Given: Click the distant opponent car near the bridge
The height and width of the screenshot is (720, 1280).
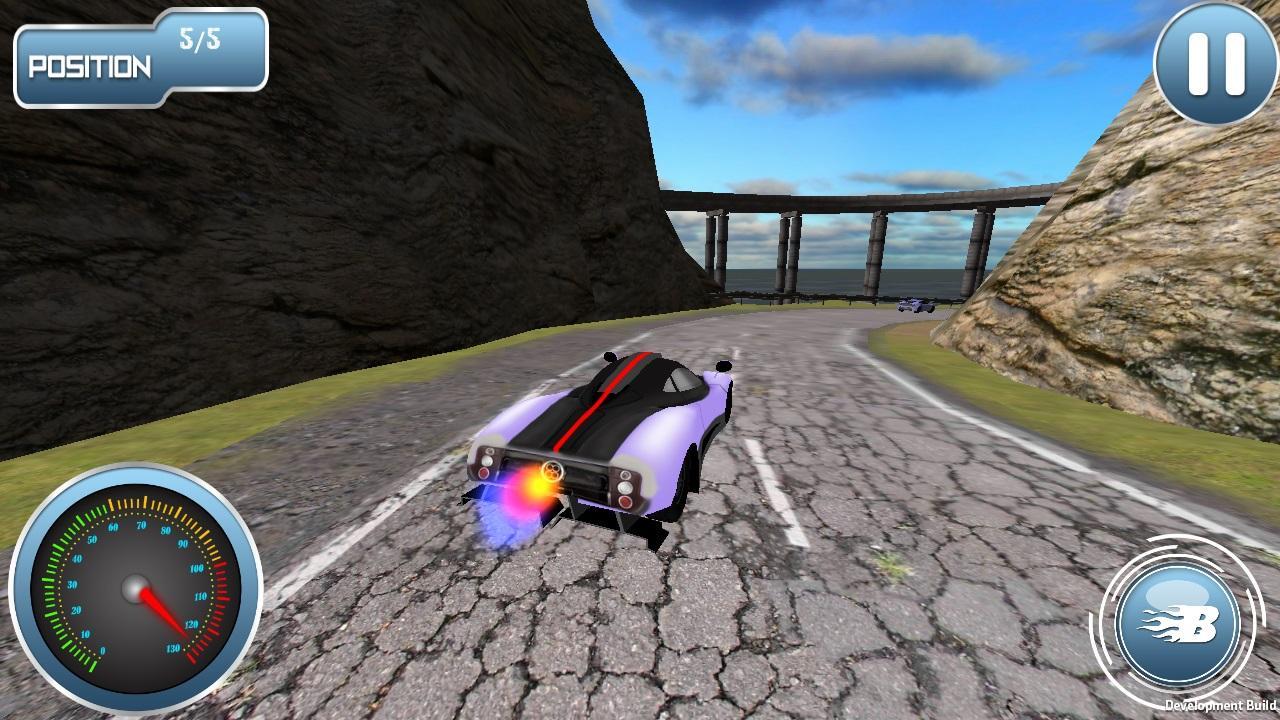Looking at the screenshot, I should pyautogui.click(x=916, y=305).
